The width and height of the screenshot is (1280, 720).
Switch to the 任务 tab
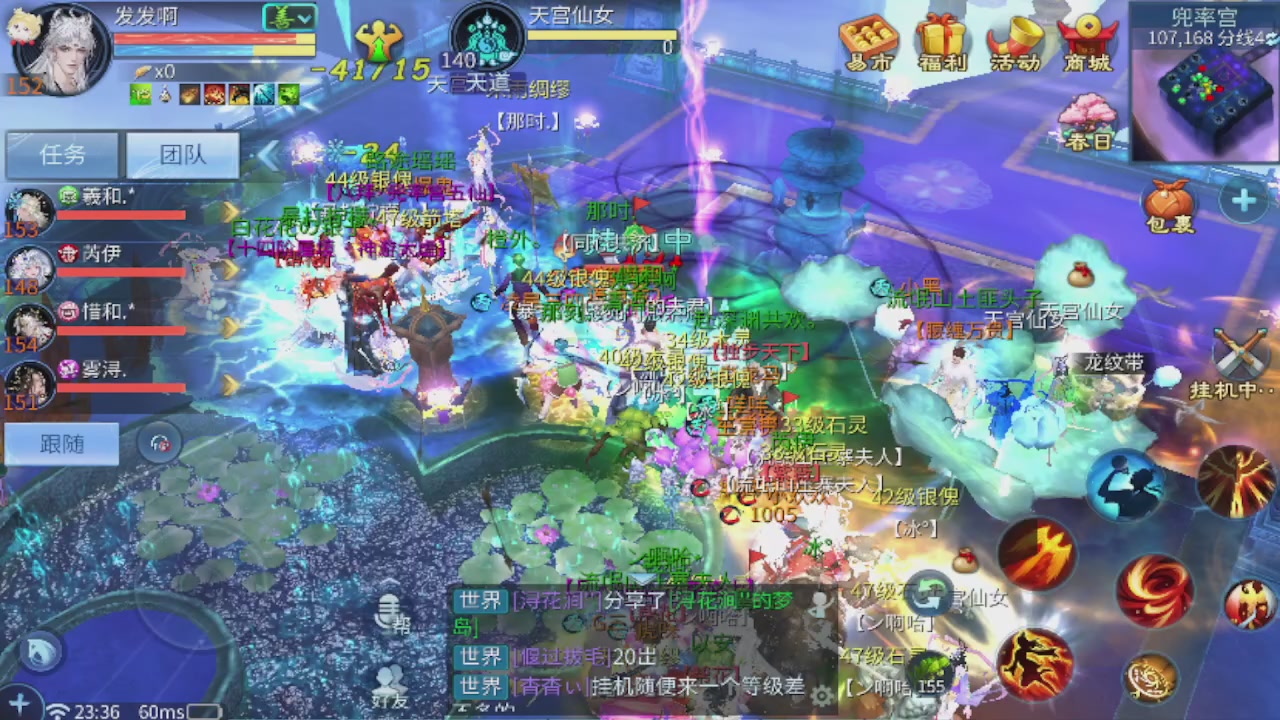(x=62, y=155)
